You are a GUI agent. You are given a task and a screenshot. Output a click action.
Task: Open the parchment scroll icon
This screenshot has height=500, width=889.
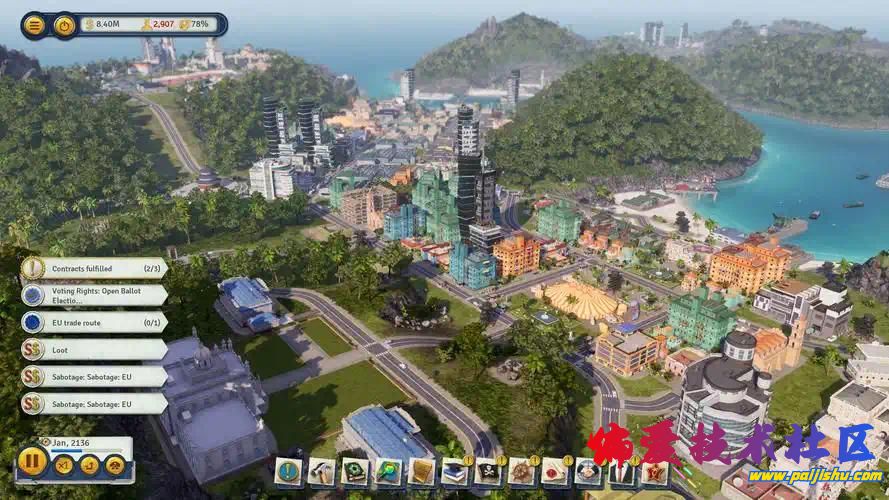421,471
